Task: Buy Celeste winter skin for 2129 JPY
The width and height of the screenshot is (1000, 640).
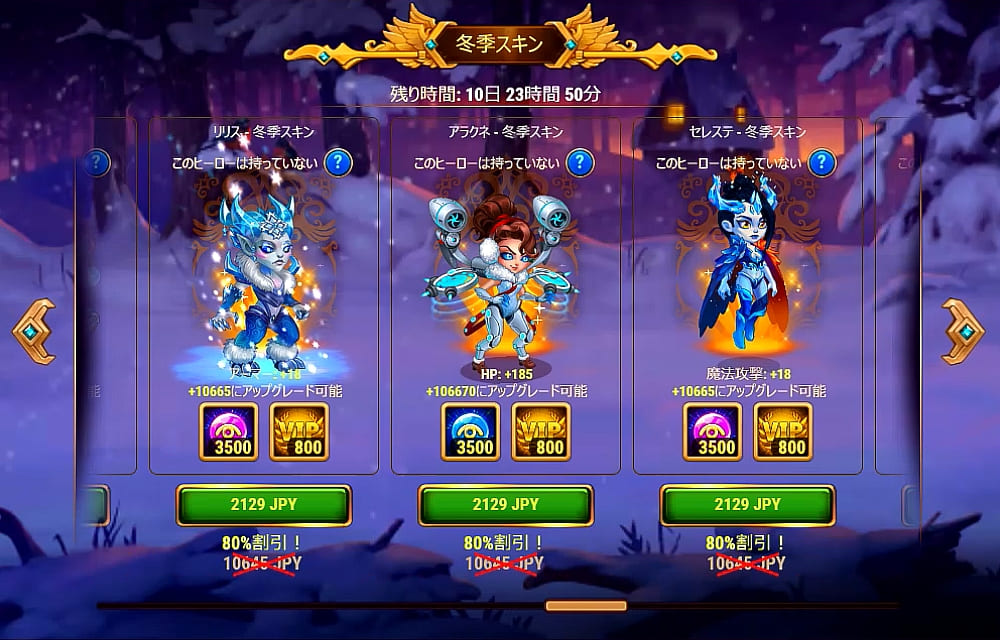Action: (x=748, y=505)
